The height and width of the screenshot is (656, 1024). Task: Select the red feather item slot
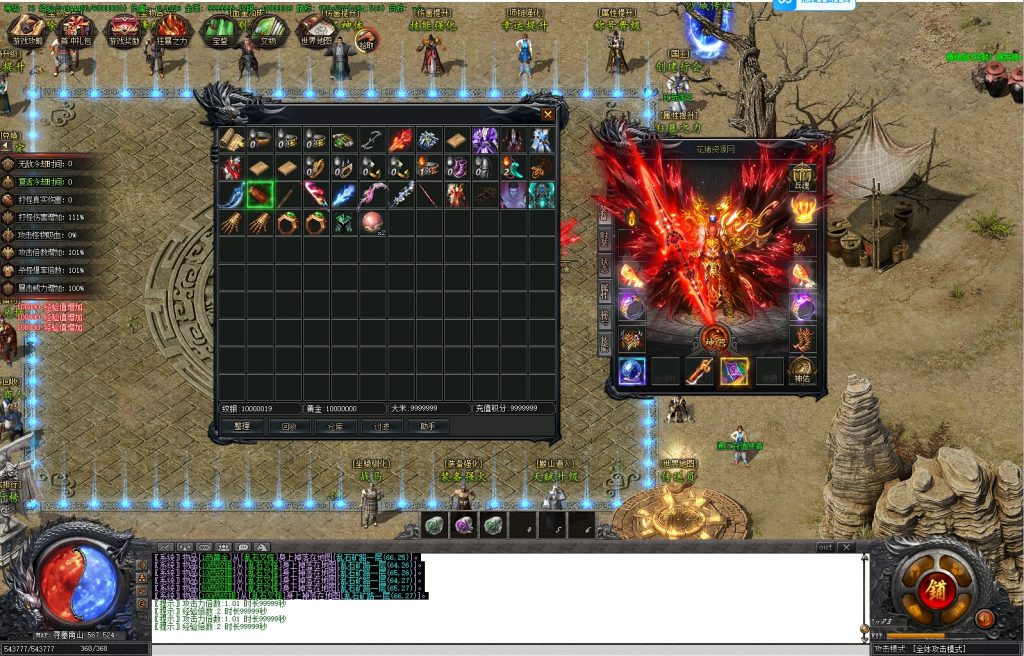pos(400,140)
